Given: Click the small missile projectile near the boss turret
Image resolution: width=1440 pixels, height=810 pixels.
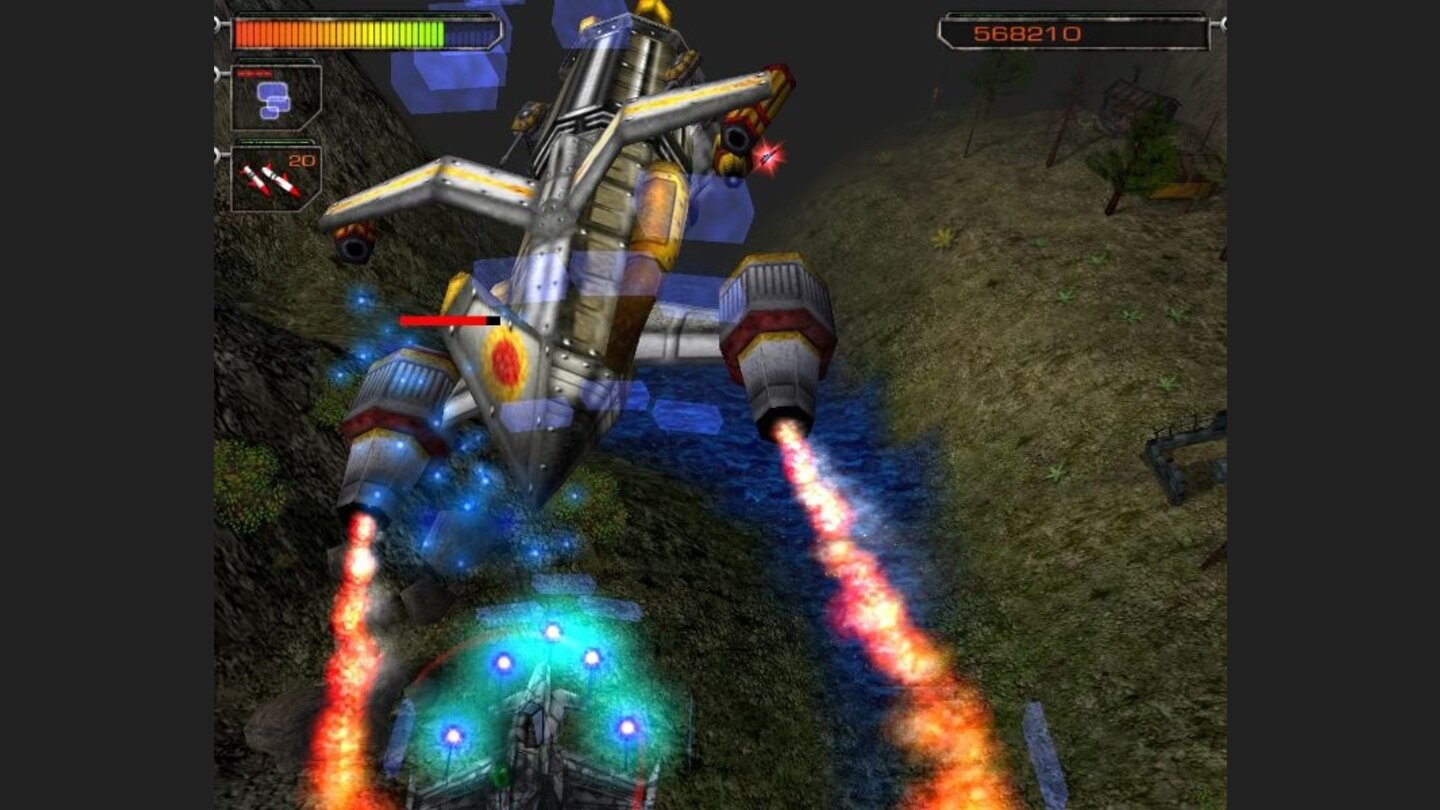Looking at the screenshot, I should click(765, 156).
